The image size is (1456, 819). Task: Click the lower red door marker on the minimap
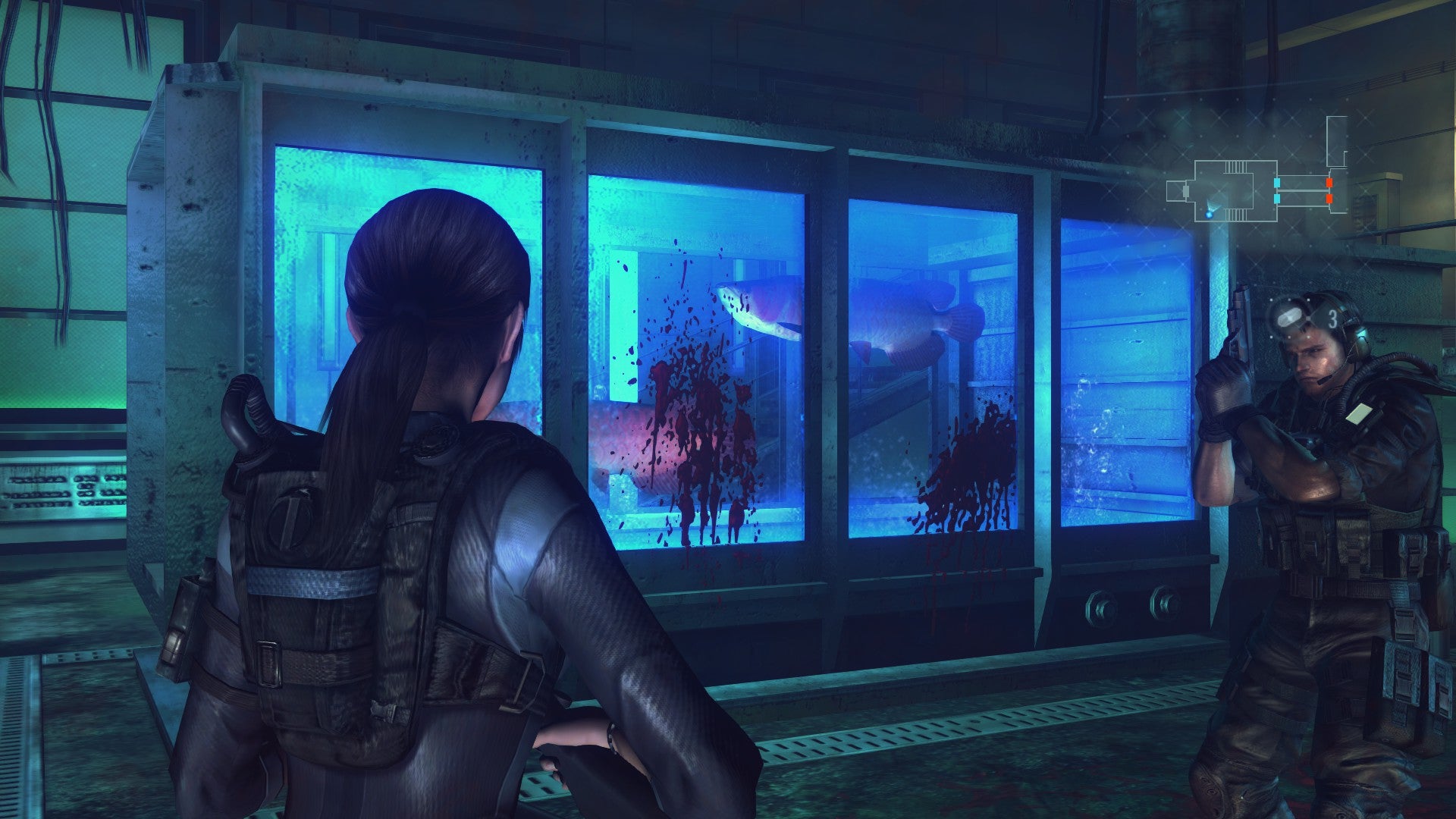click(x=1329, y=199)
